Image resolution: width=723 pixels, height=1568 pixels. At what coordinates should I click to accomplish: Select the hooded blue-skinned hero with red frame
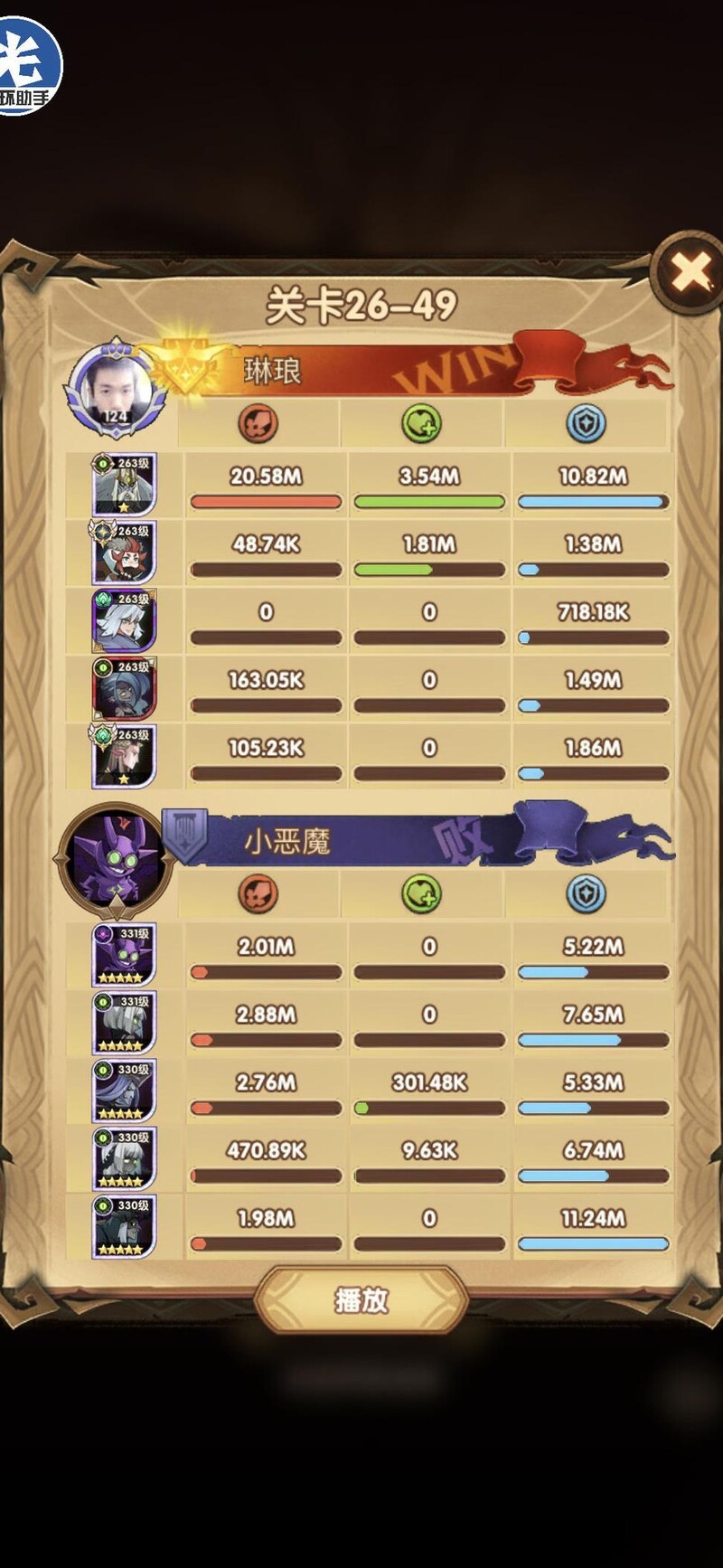point(124,689)
